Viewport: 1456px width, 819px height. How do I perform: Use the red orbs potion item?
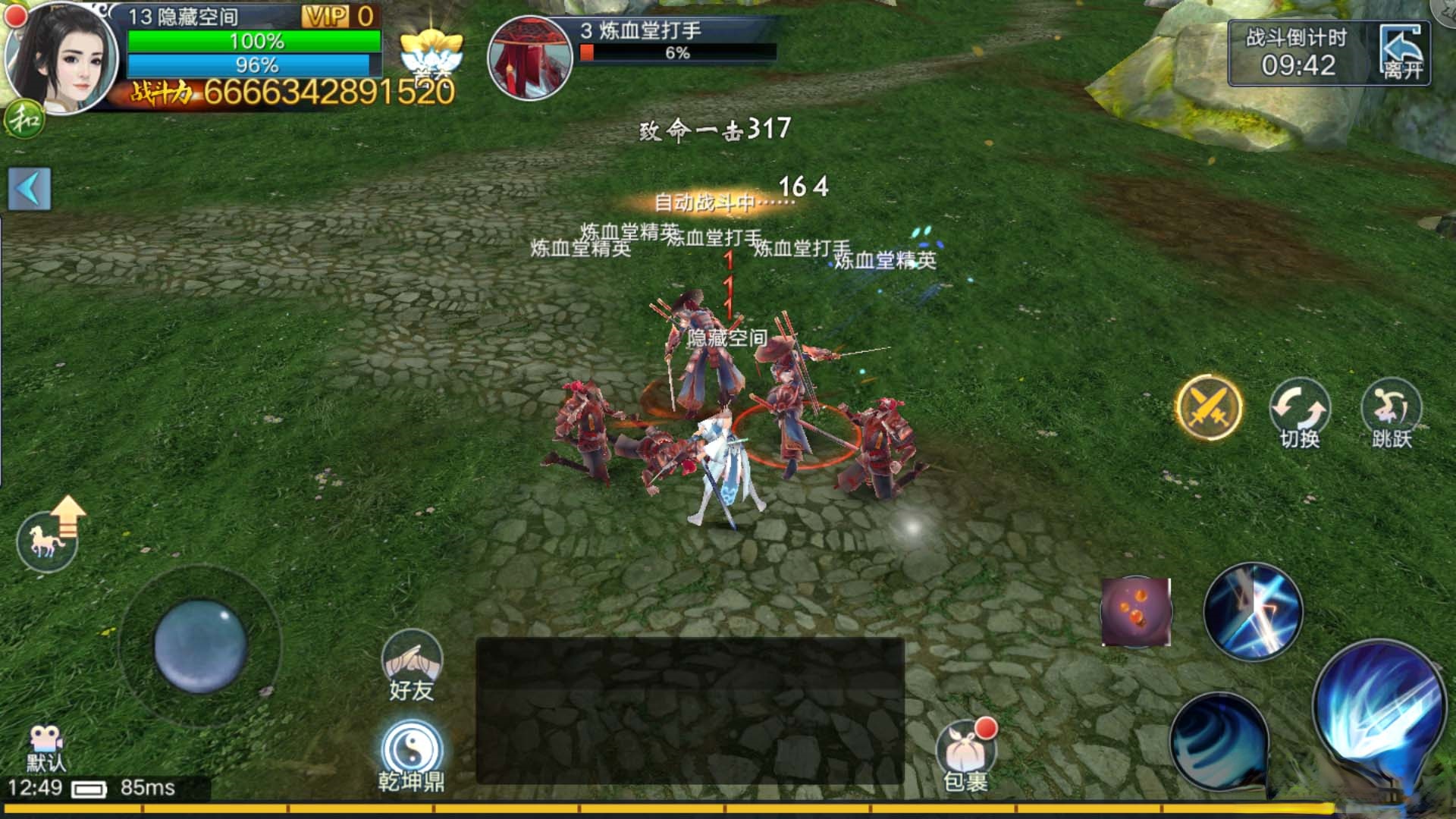tap(1135, 611)
